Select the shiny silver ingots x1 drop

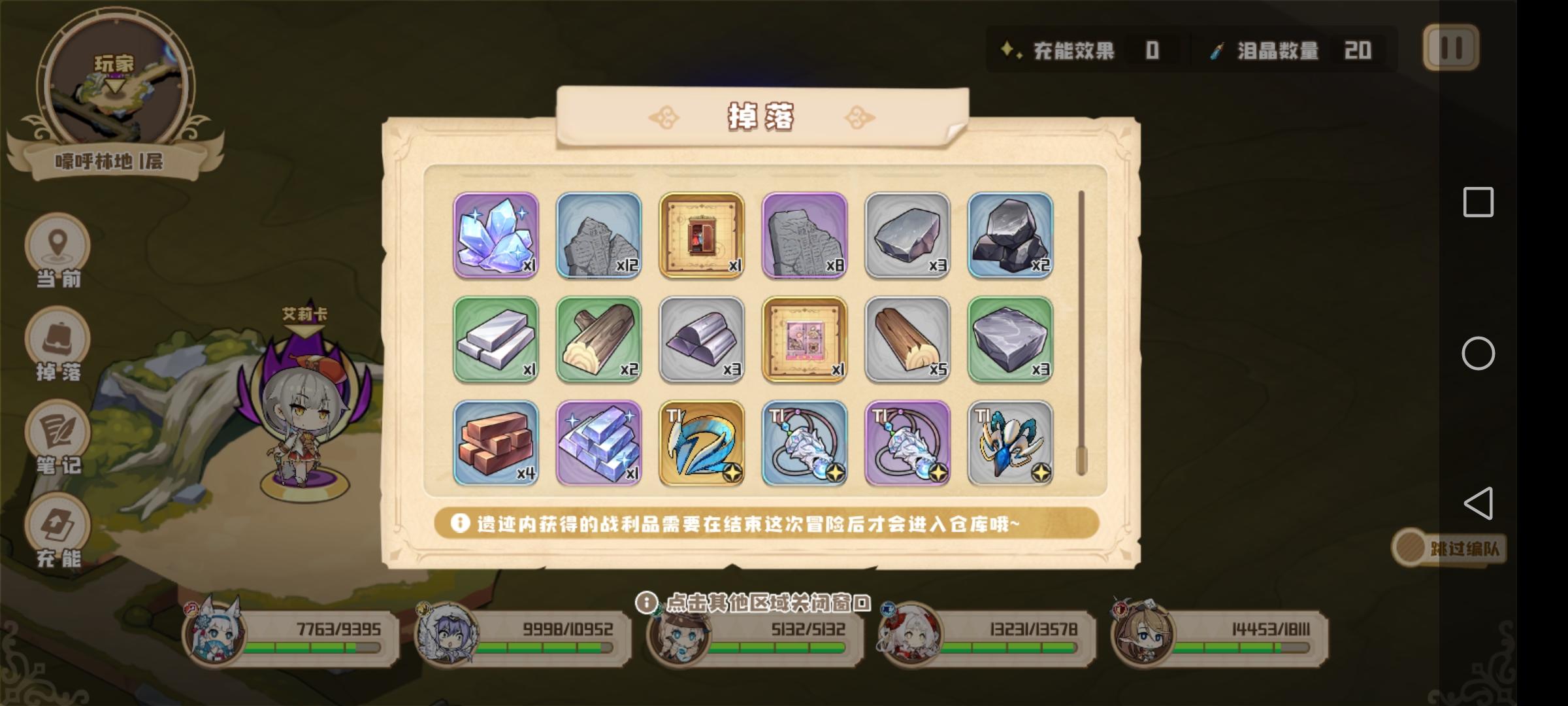pyautogui.click(x=598, y=443)
